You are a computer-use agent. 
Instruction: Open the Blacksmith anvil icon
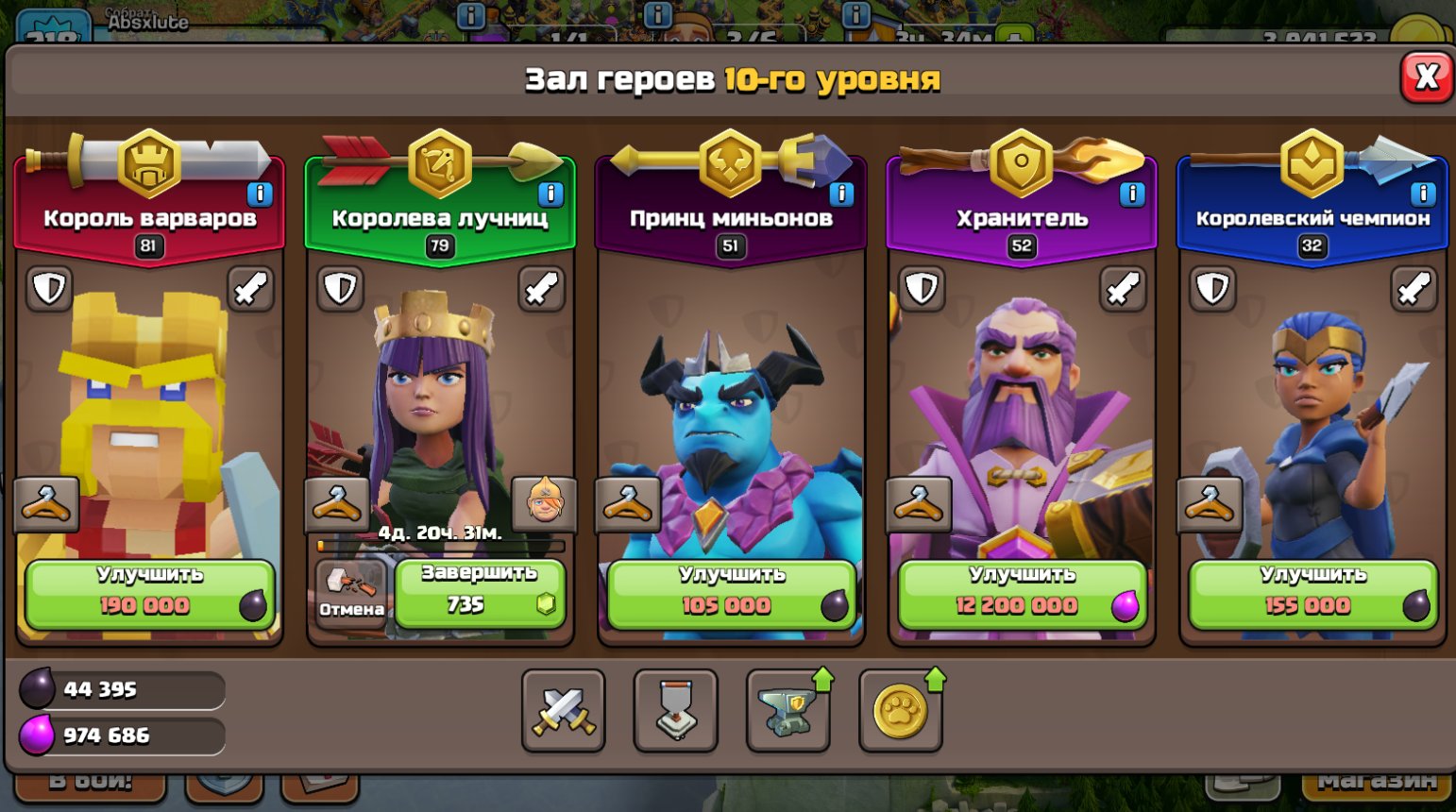788,708
